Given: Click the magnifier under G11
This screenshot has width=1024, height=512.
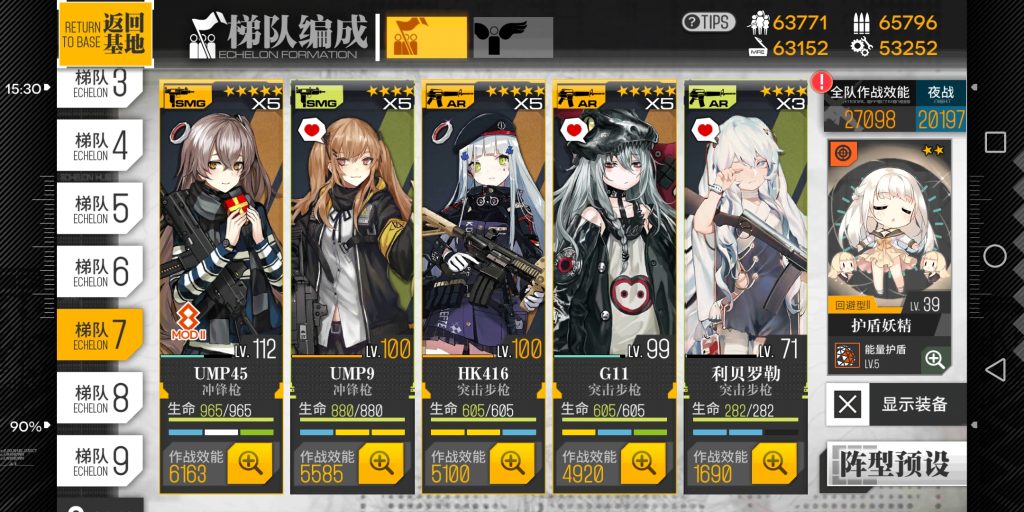Looking at the screenshot, I should click(x=642, y=463).
